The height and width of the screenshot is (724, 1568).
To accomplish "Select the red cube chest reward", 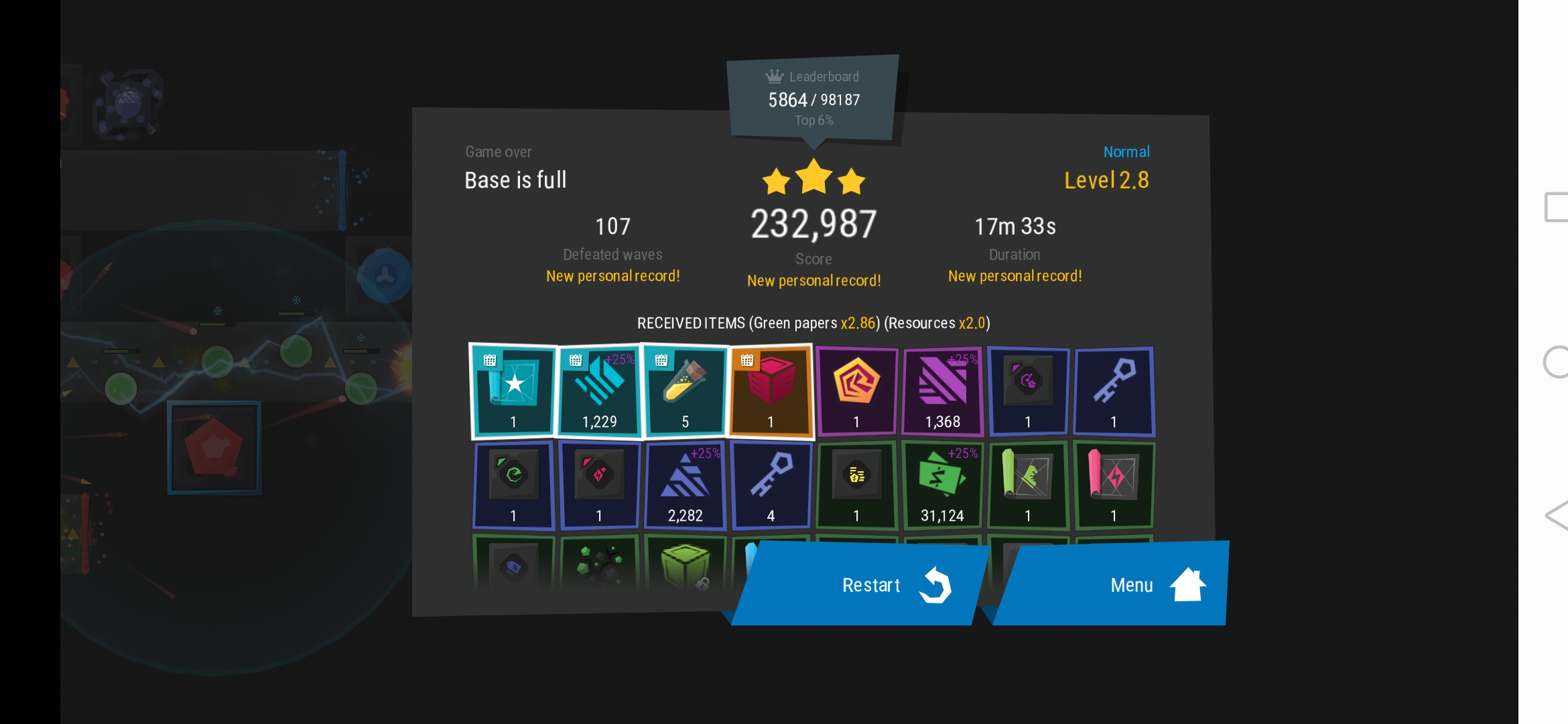I will (x=771, y=391).
